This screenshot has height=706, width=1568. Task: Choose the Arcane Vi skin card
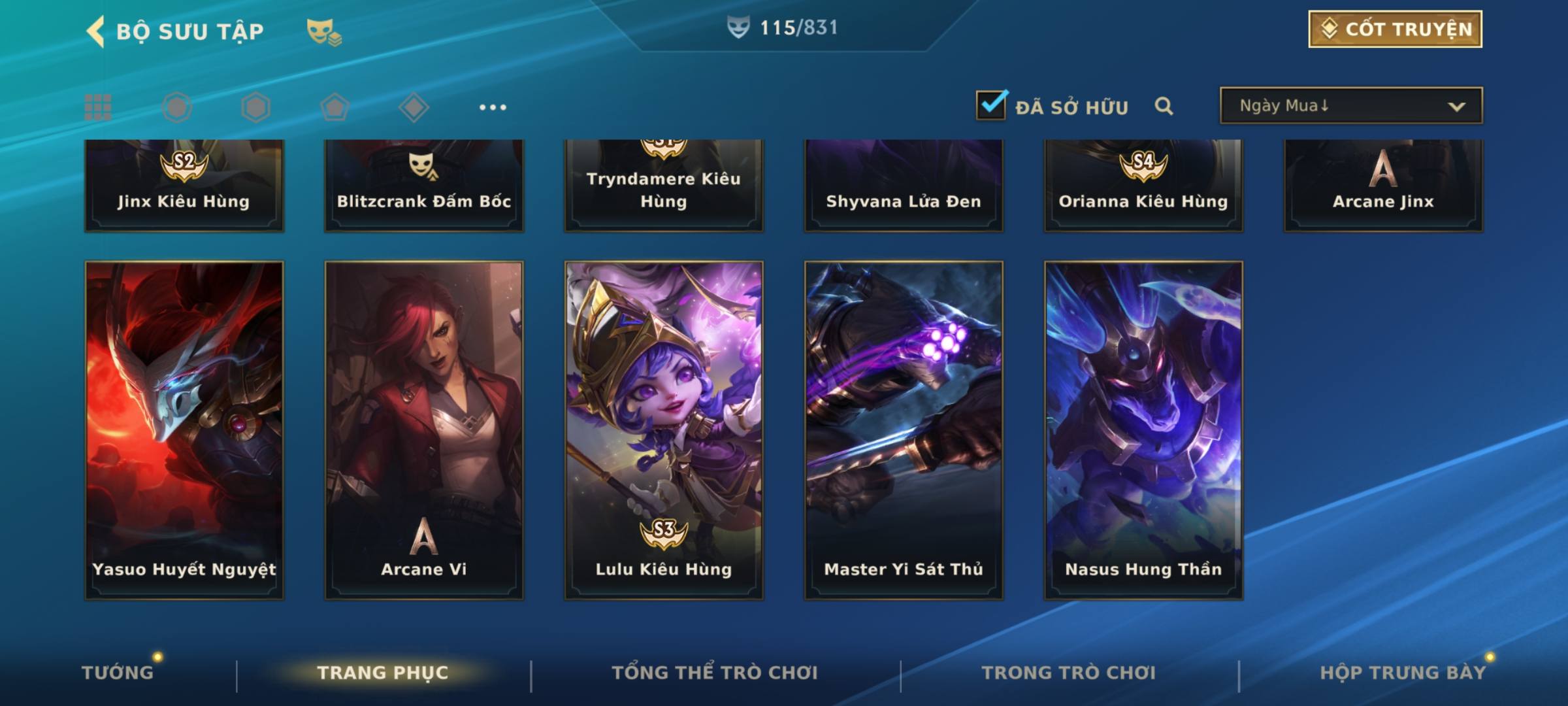424,430
